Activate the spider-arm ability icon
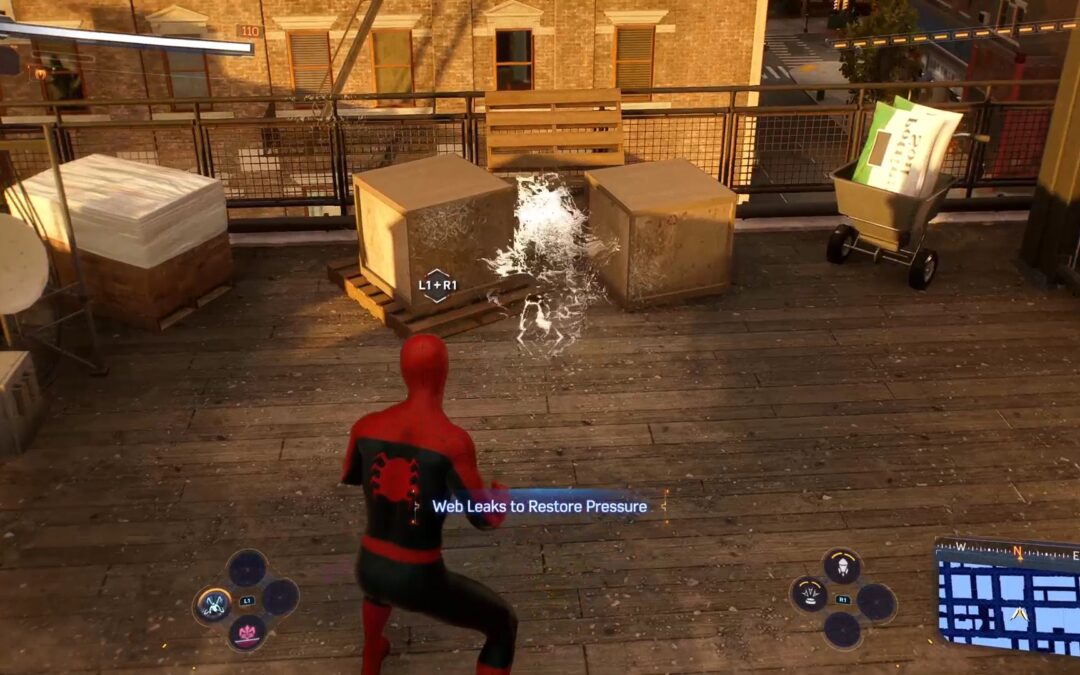 pos(214,603)
